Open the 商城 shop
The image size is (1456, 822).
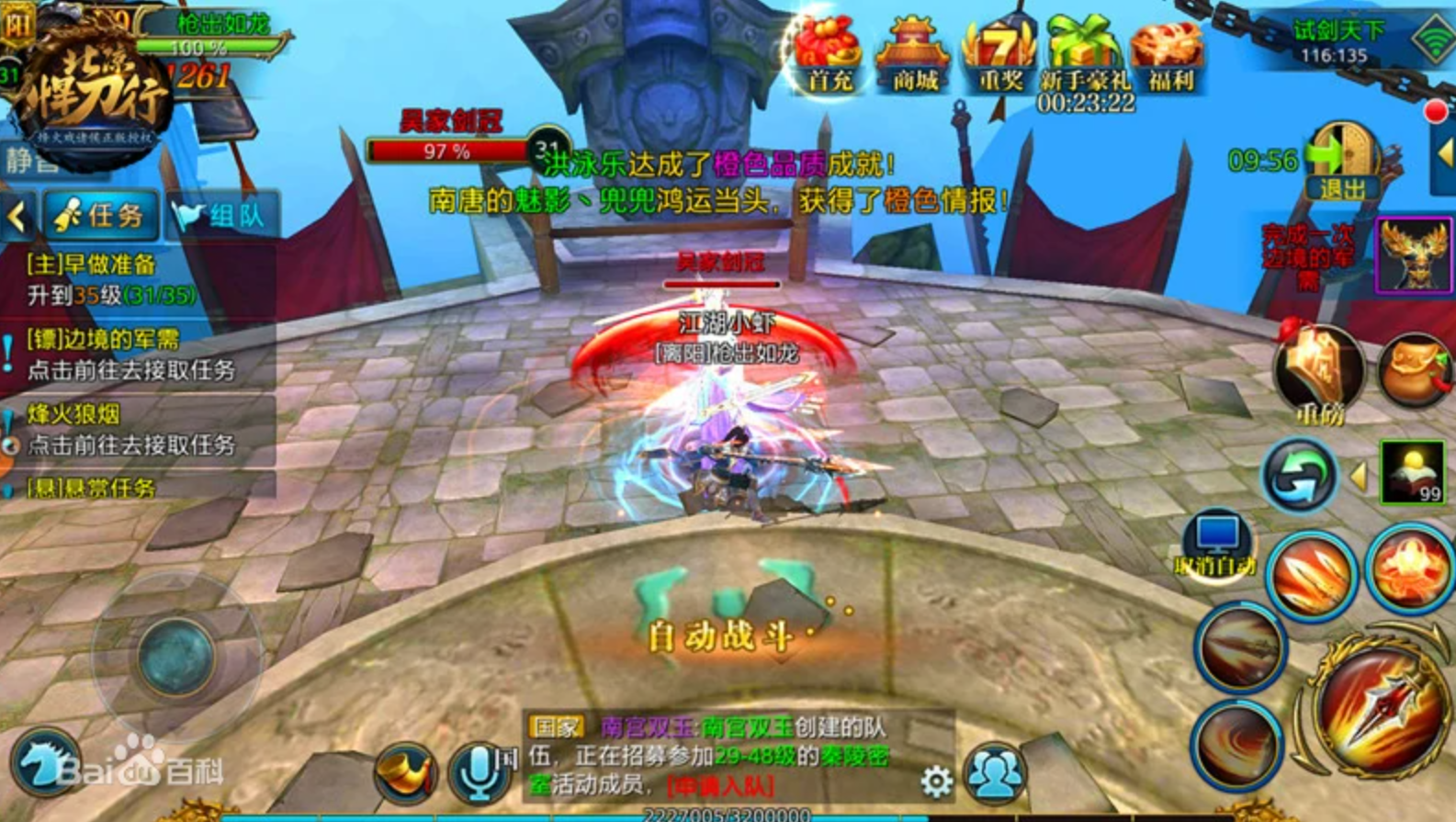tap(912, 56)
